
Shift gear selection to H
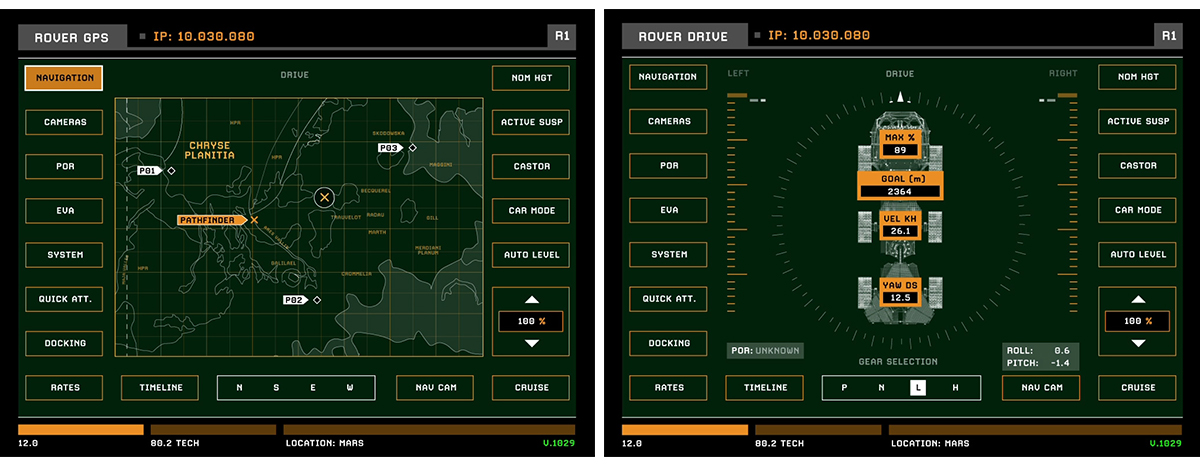click(955, 388)
